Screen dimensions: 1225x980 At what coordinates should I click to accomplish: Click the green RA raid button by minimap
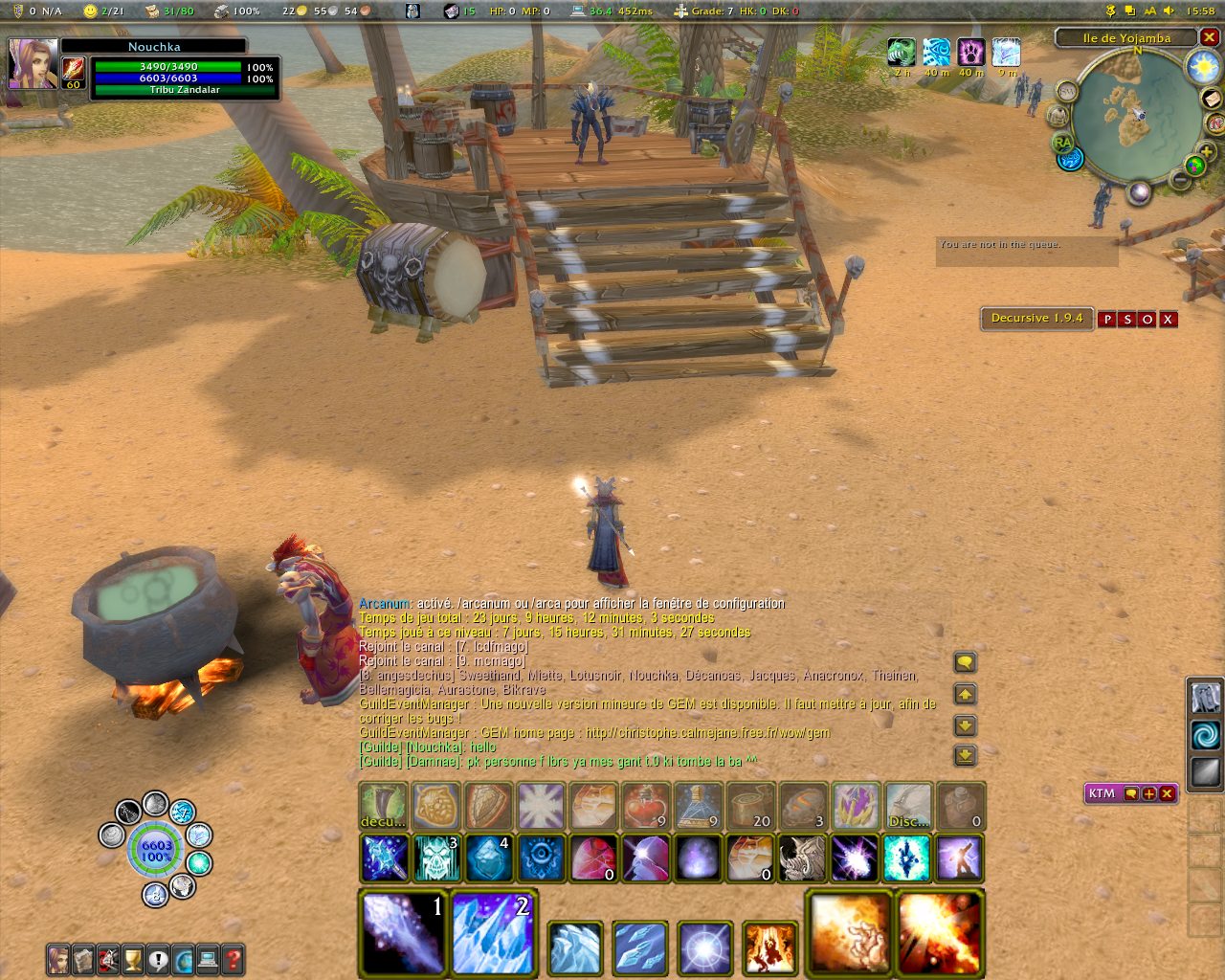coord(1061,143)
